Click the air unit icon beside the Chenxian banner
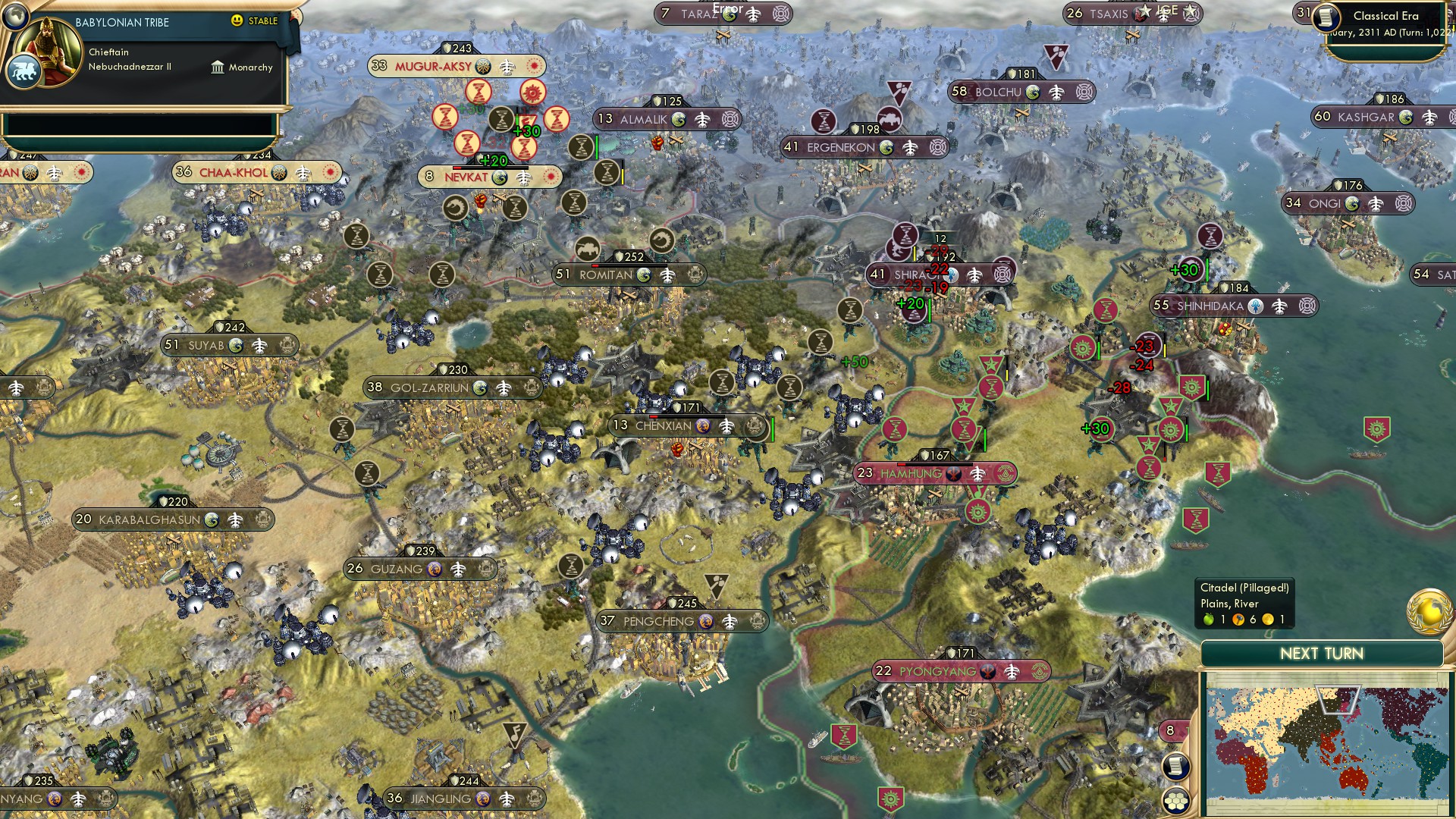The width and height of the screenshot is (1456, 819). (726, 426)
